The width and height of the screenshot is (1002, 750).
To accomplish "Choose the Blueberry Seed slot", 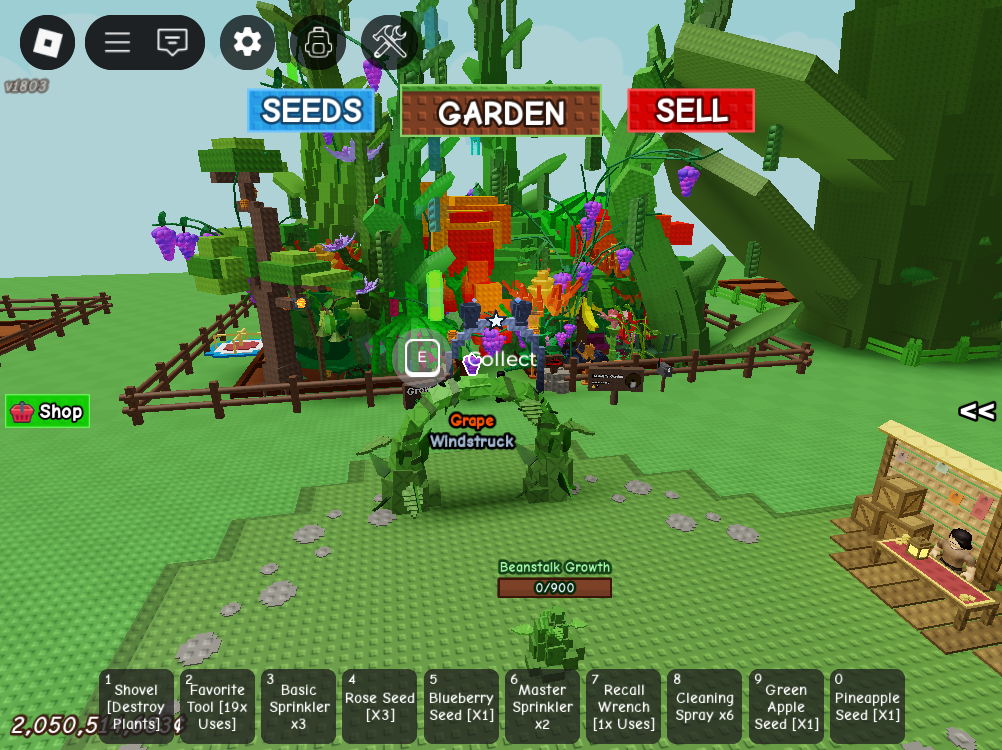I will point(461,706).
